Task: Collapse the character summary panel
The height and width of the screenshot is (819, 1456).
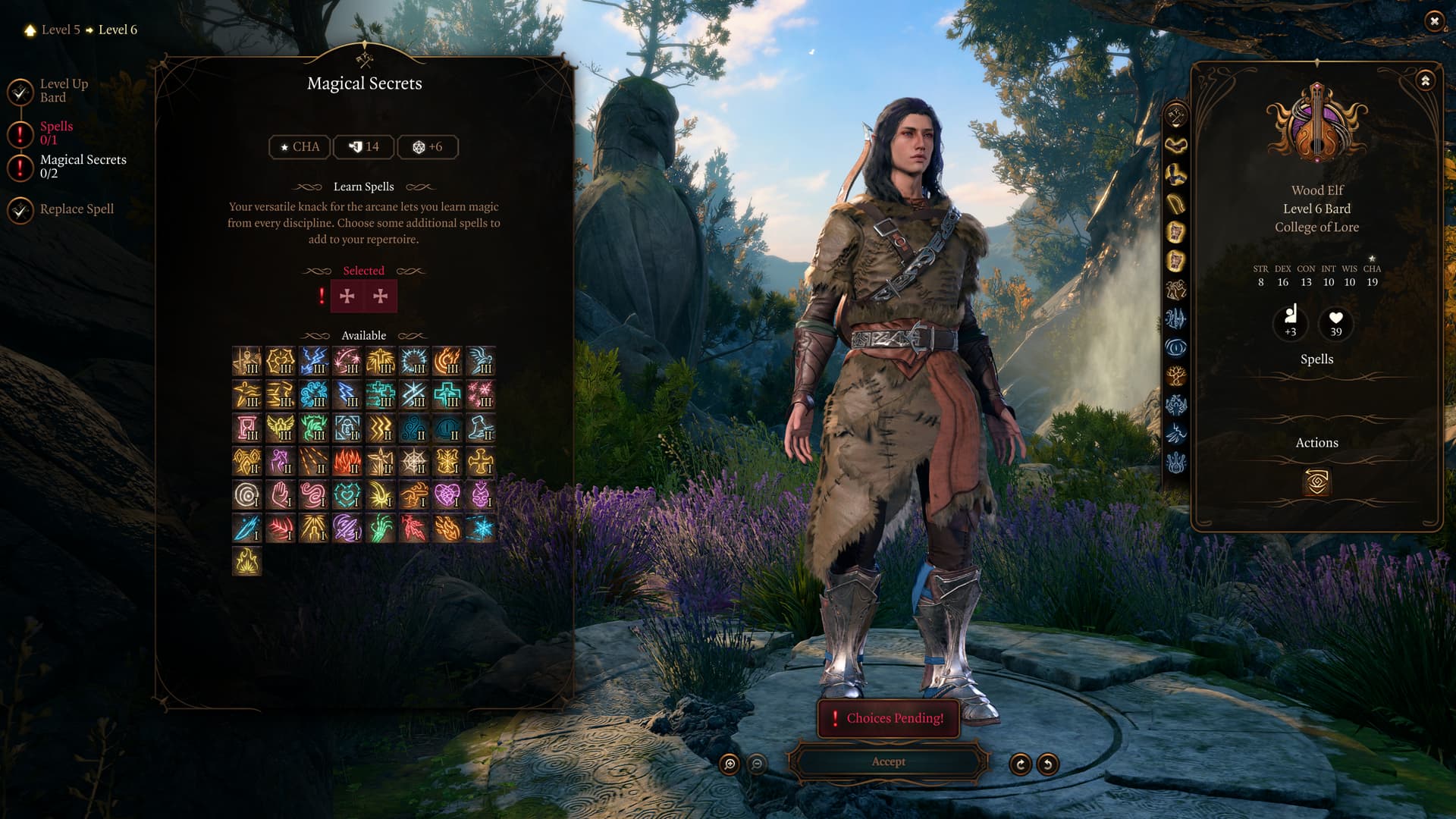Action: 1425,80
